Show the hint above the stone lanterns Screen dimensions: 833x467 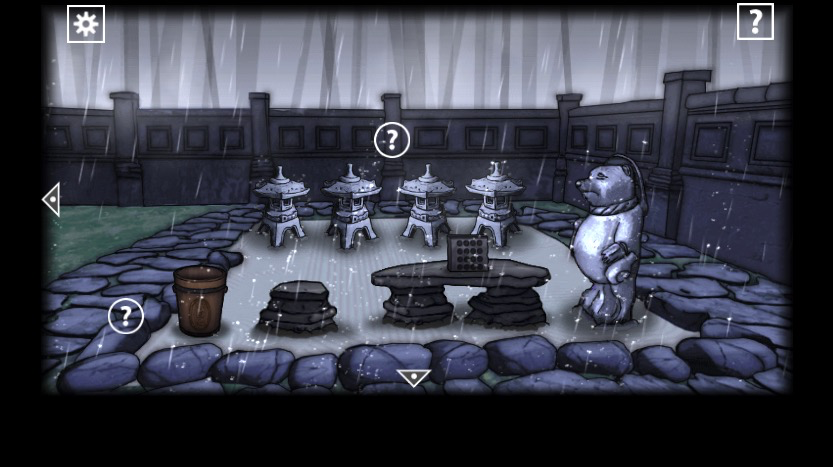click(392, 140)
